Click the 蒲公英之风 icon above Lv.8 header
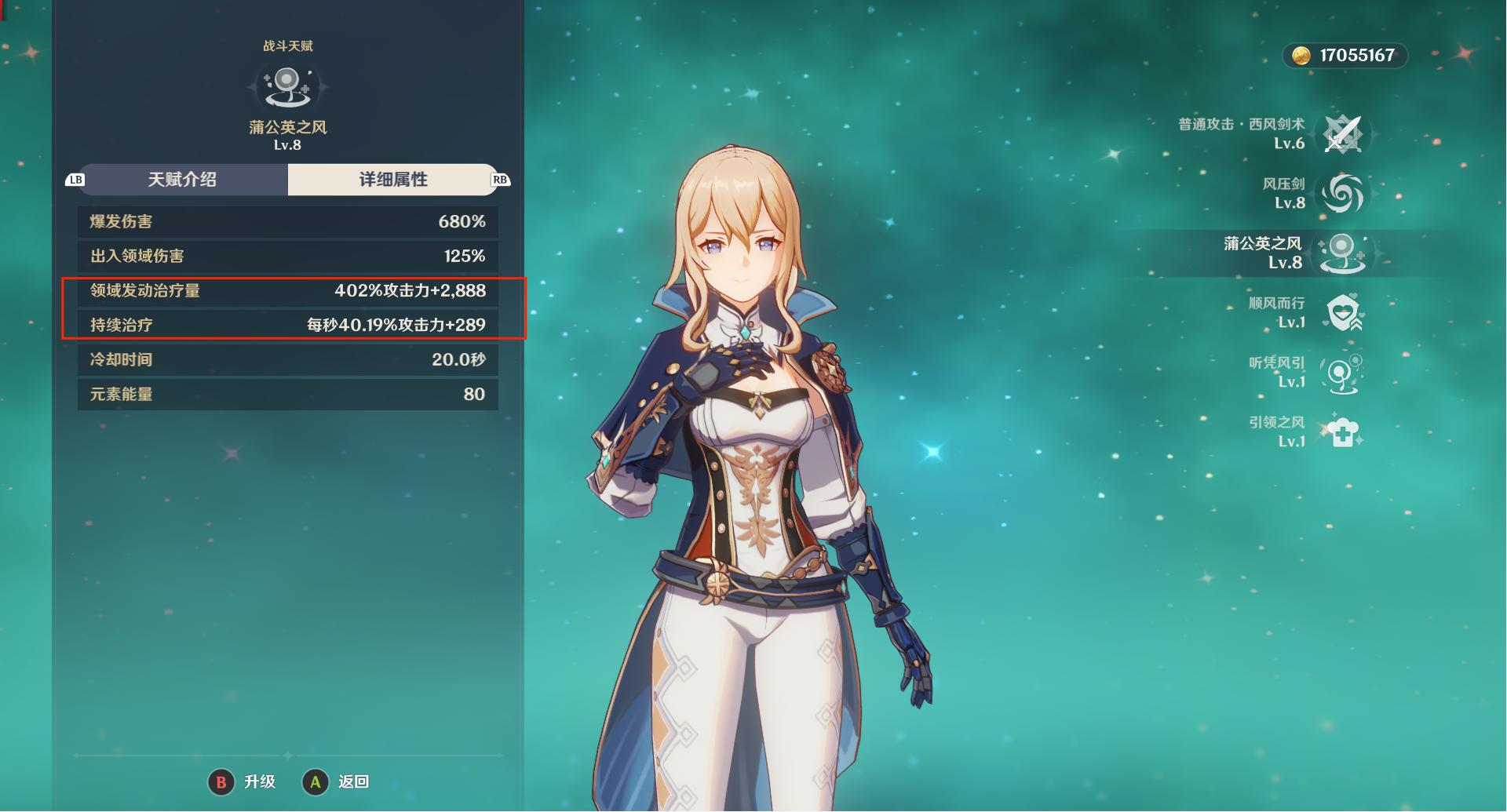This screenshot has width=1507, height=812. (x=286, y=88)
